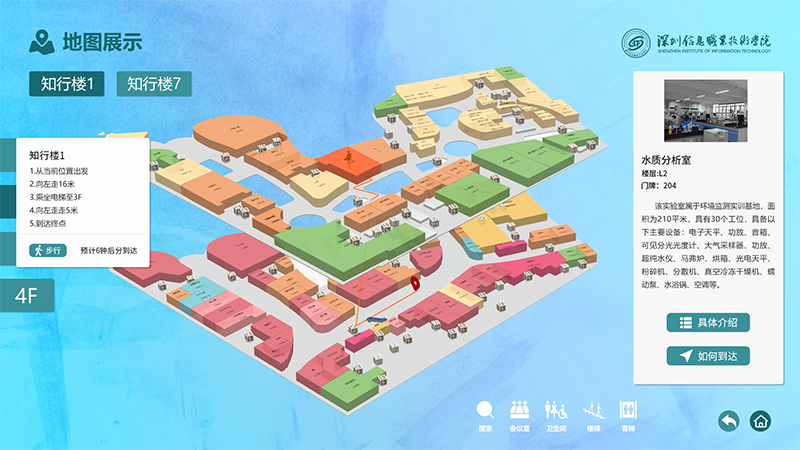Switch to the 知行楼1 building tab
Viewport: 800px width, 450px height.
pyautogui.click(x=67, y=84)
